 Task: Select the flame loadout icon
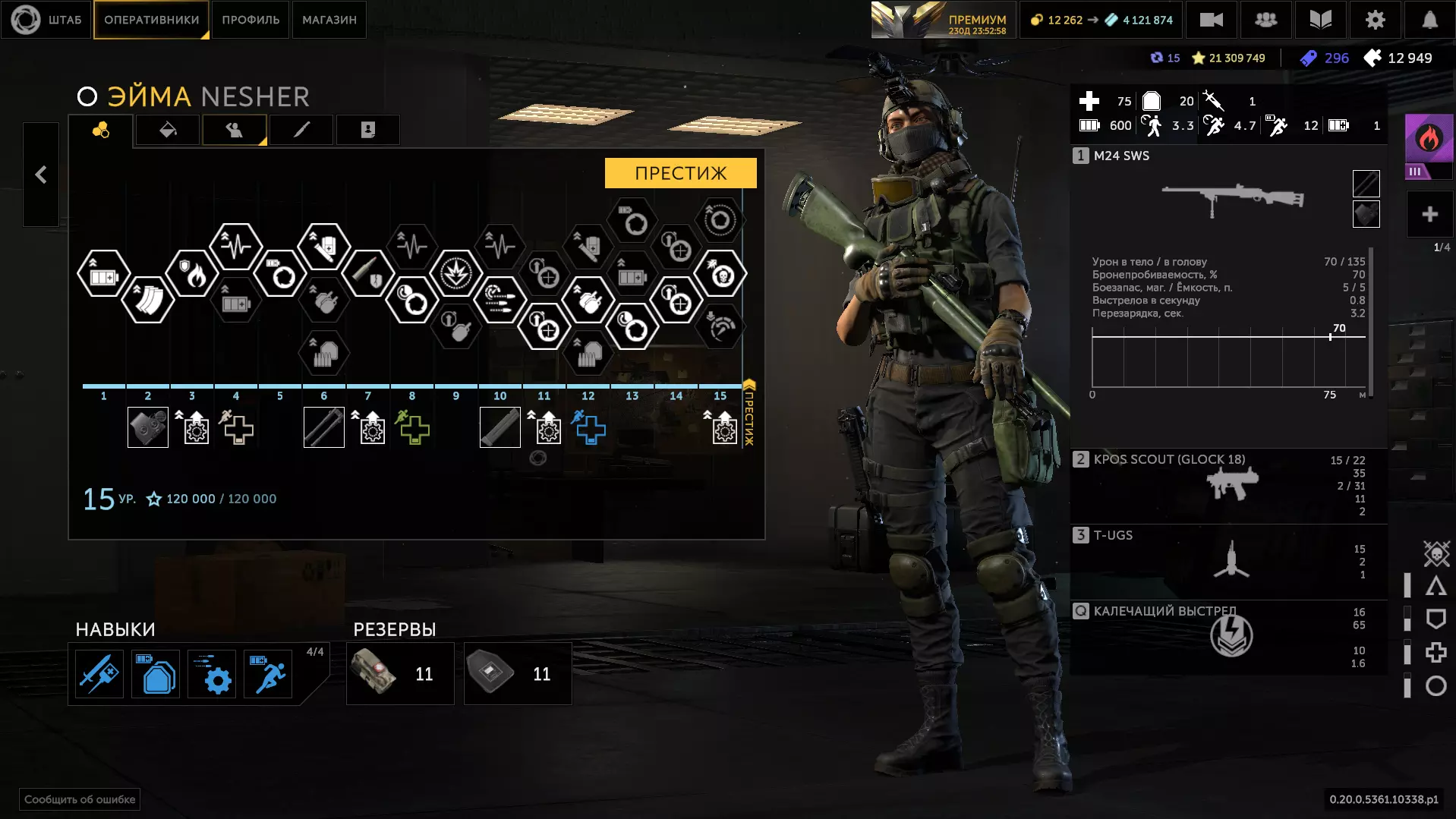pos(1428,140)
